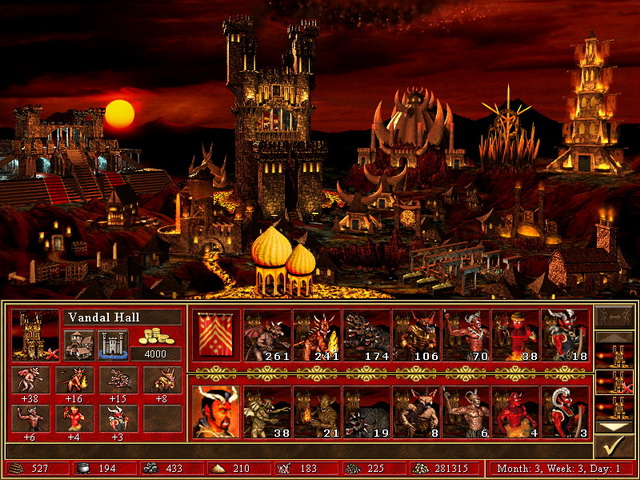The height and width of the screenshot is (480, 640).
Task: Pick the 174 hound stack in garrison
Action: click(367, 335)
